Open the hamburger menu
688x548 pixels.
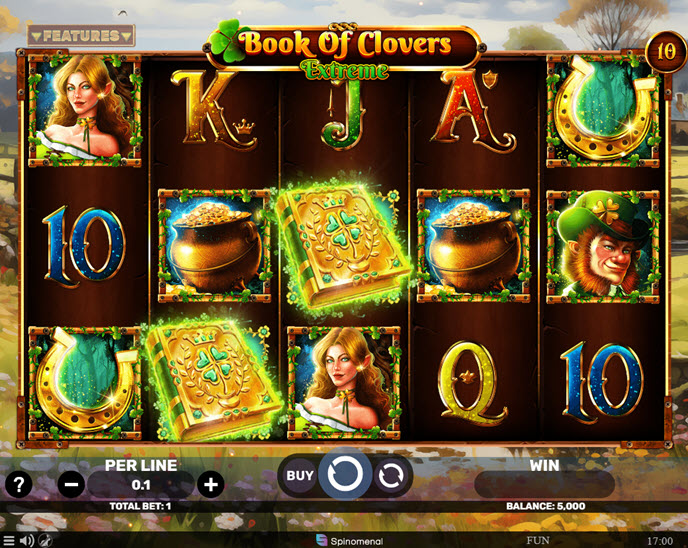(9, 540)
